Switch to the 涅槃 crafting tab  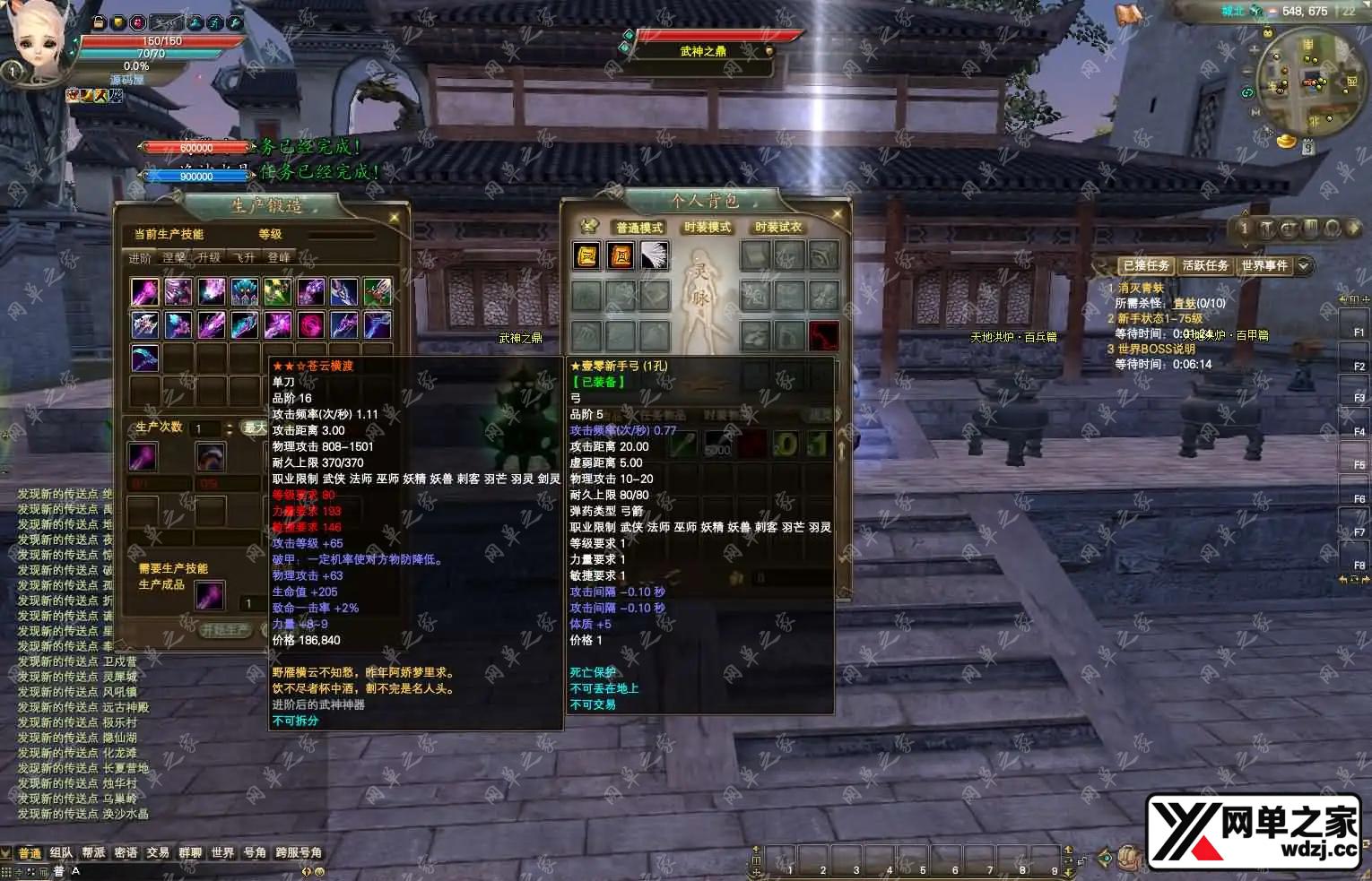[174, 258]
